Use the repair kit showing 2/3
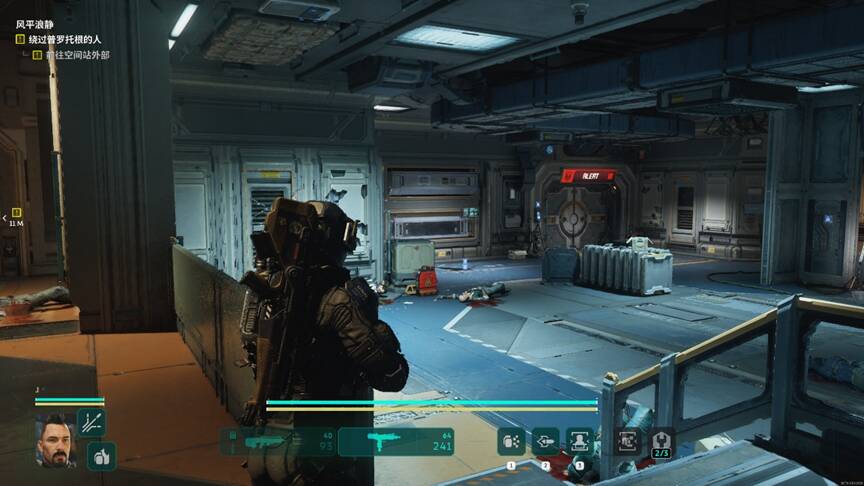 pyautogui.click(x=662, y=441)
